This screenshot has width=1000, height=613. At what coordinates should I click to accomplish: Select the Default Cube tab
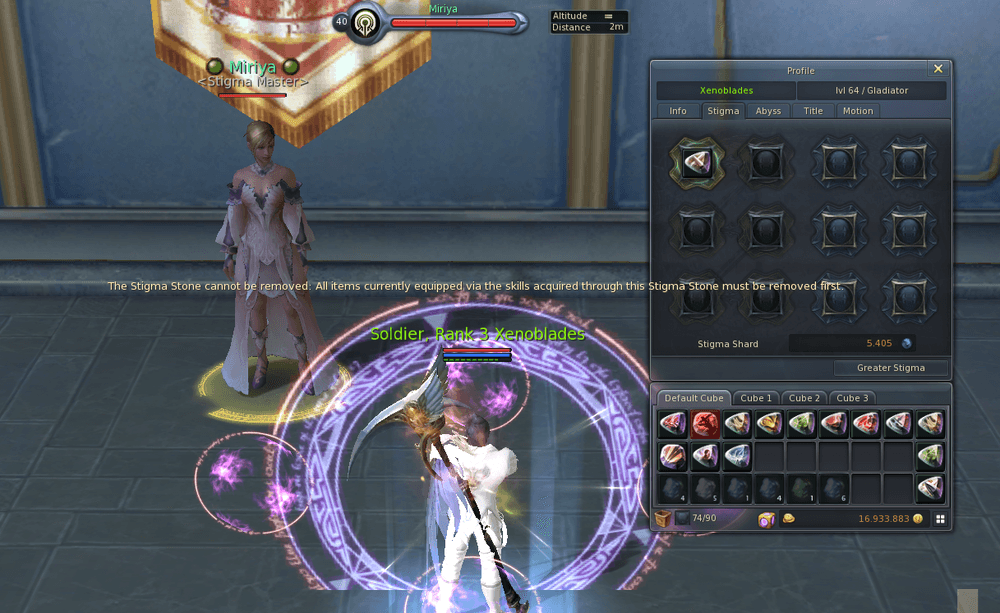pyautogui.click(x=694, y=398)
